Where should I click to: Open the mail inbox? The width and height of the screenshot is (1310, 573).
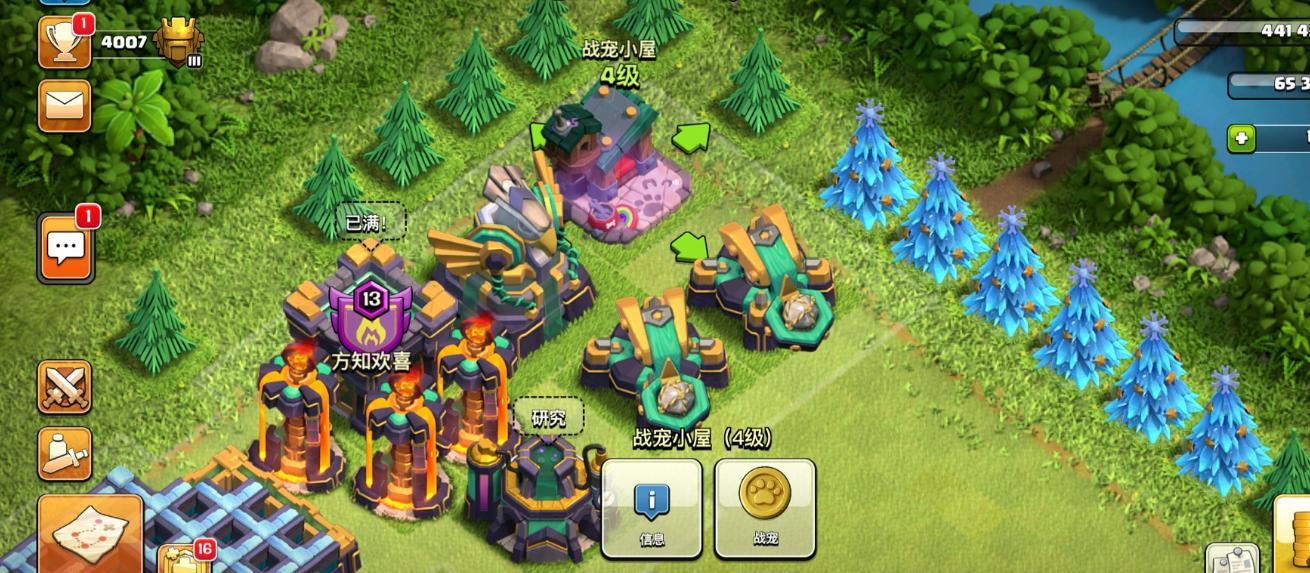tap(64, 105)
